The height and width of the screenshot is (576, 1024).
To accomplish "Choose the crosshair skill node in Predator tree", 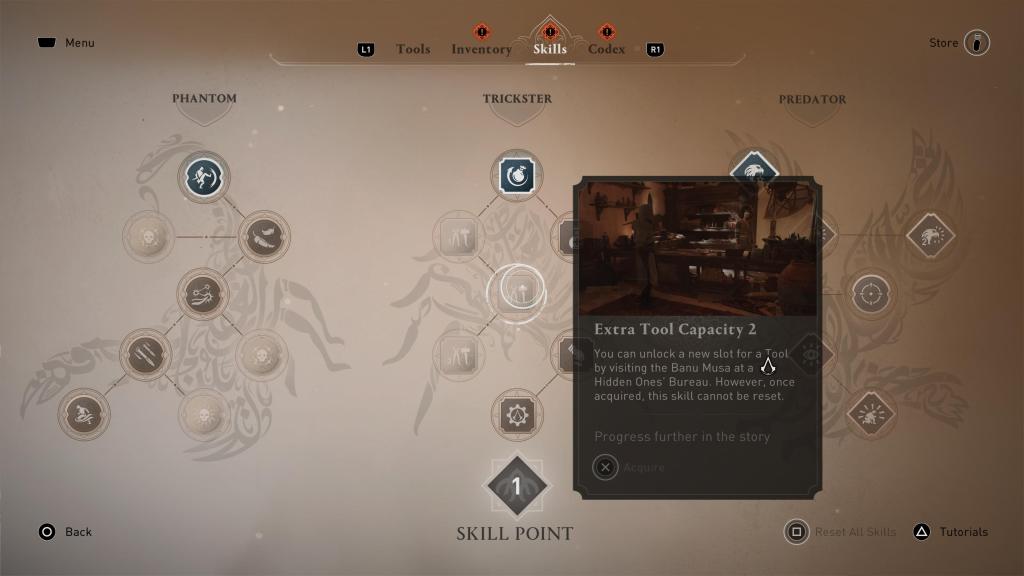I will pos(871,295).
